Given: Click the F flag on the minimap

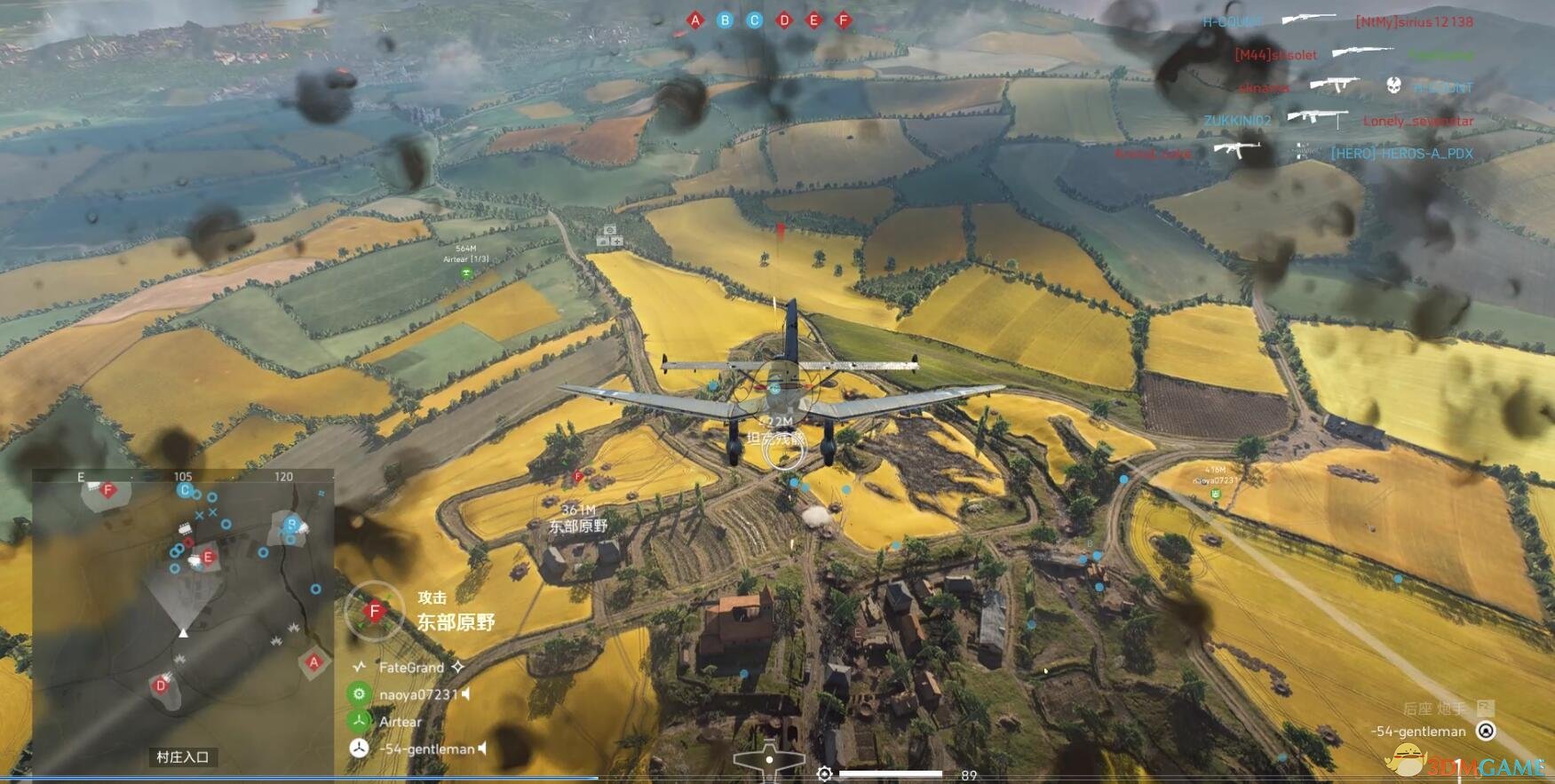Looking at the screenshot, I should tap(108, 489).
